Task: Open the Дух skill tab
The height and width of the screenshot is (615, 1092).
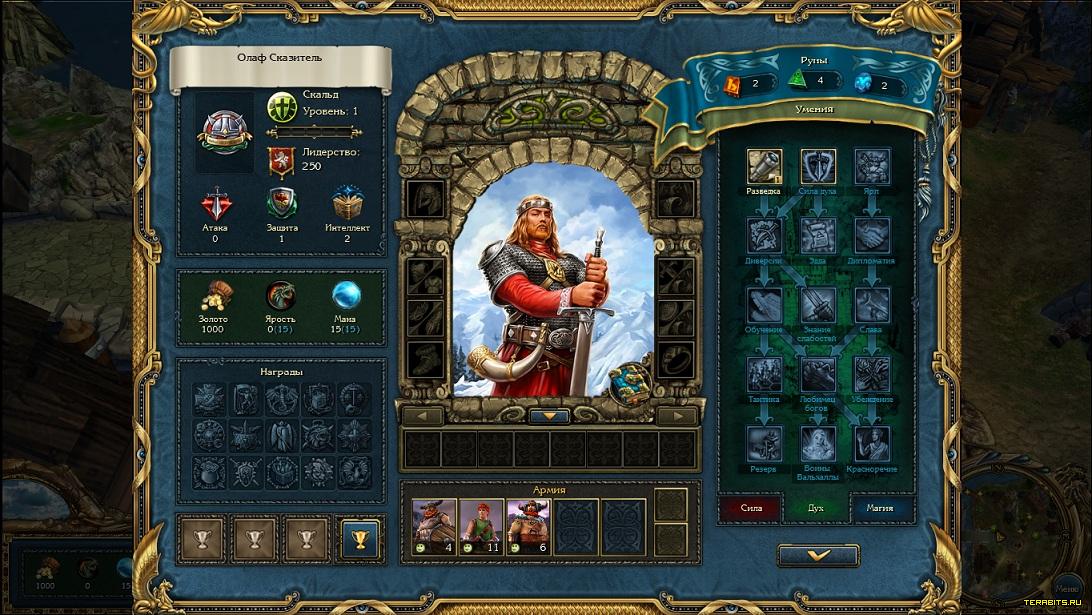Action: 816,508
